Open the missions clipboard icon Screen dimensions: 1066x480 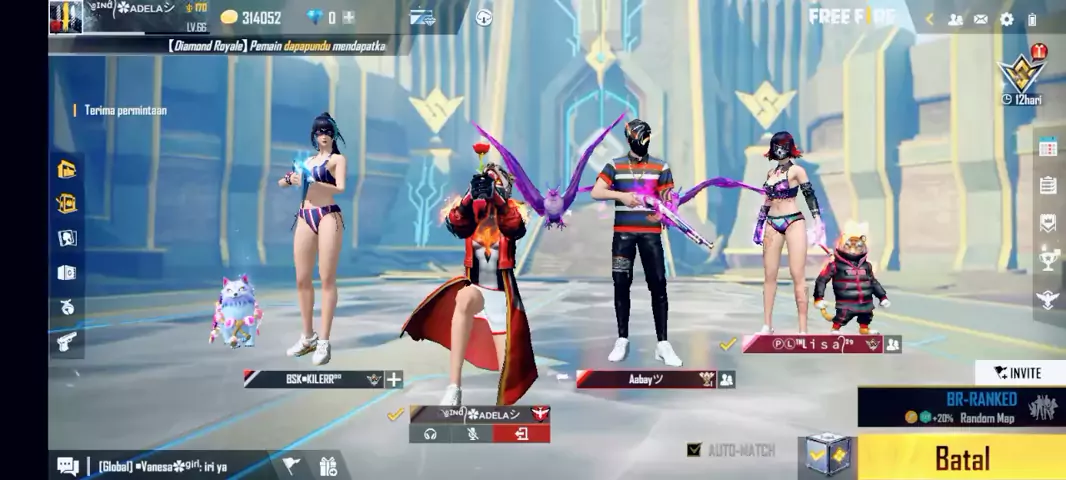click(x=1048, y=185)
